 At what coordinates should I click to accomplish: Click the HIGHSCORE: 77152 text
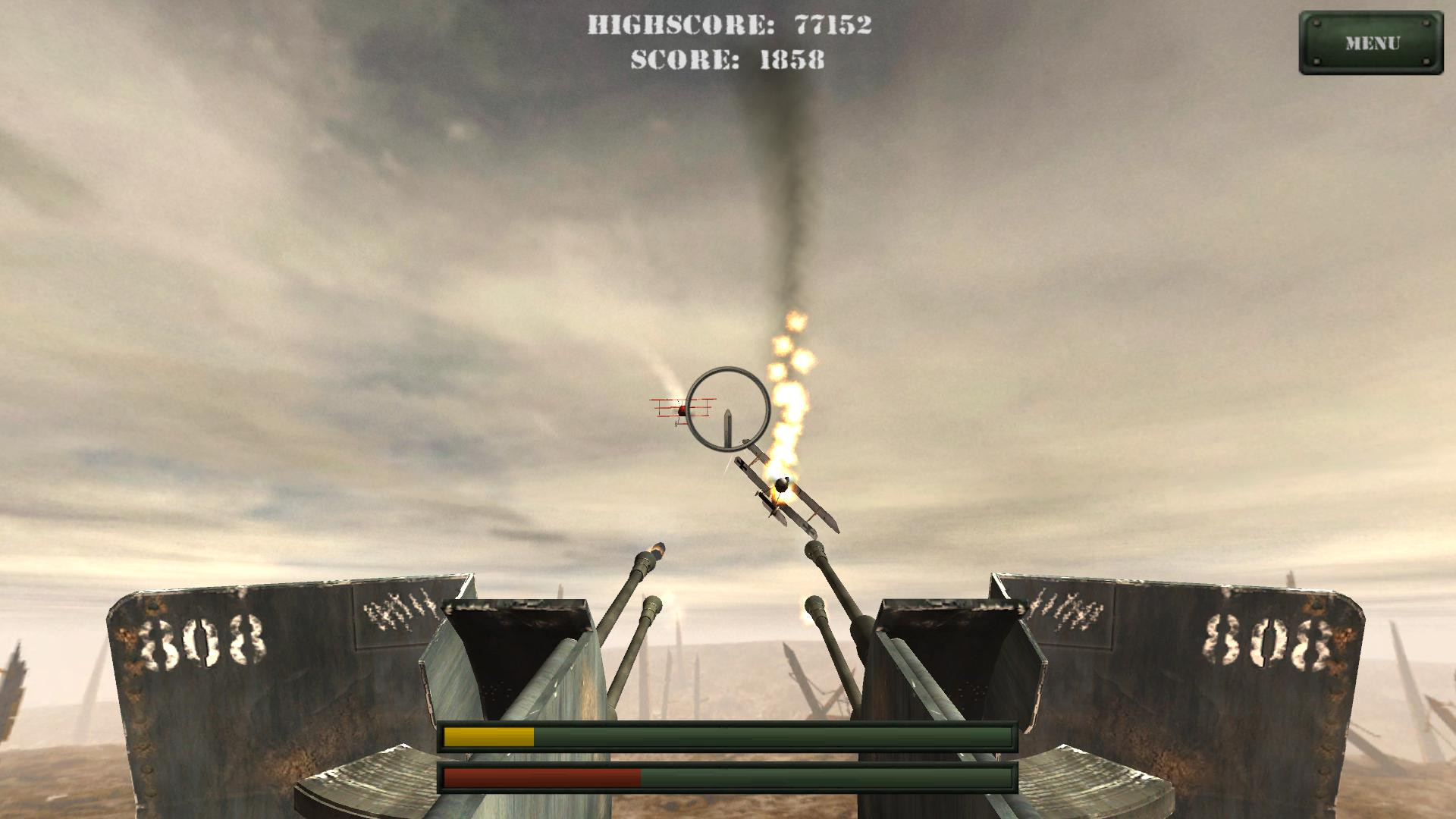[730, 25]
